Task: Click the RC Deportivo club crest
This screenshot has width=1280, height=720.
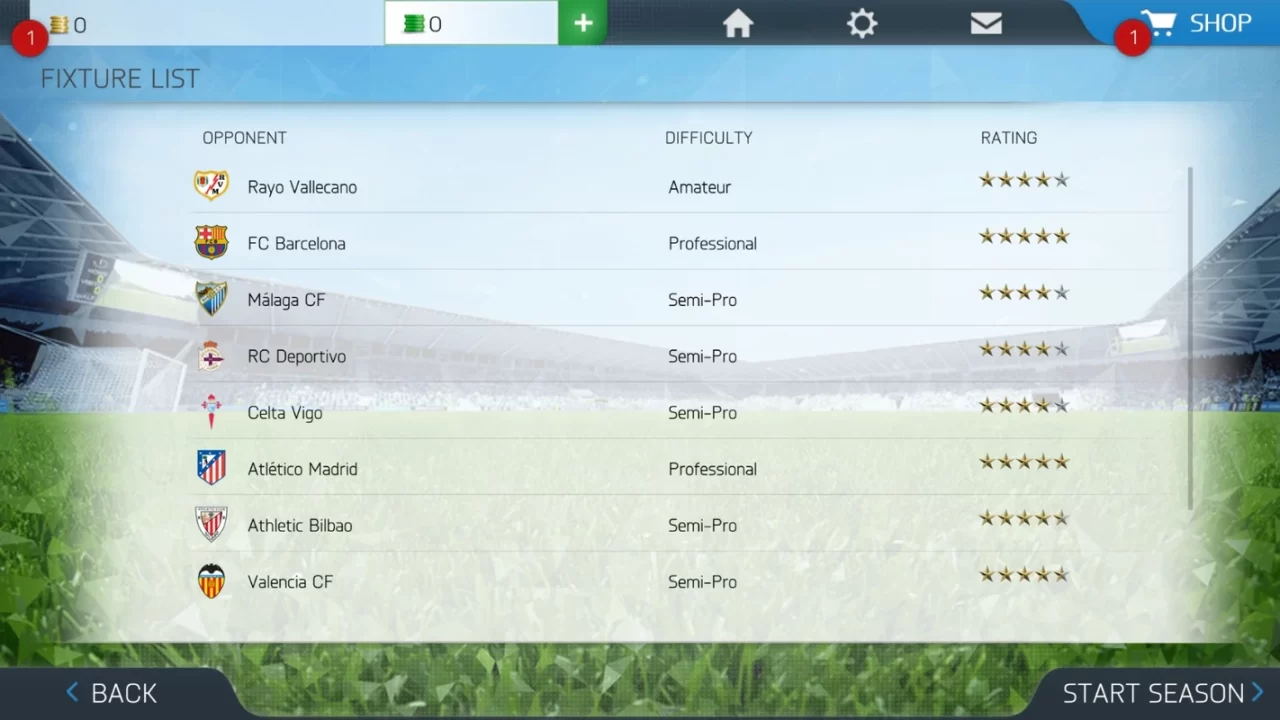Action: coord(211,356)
